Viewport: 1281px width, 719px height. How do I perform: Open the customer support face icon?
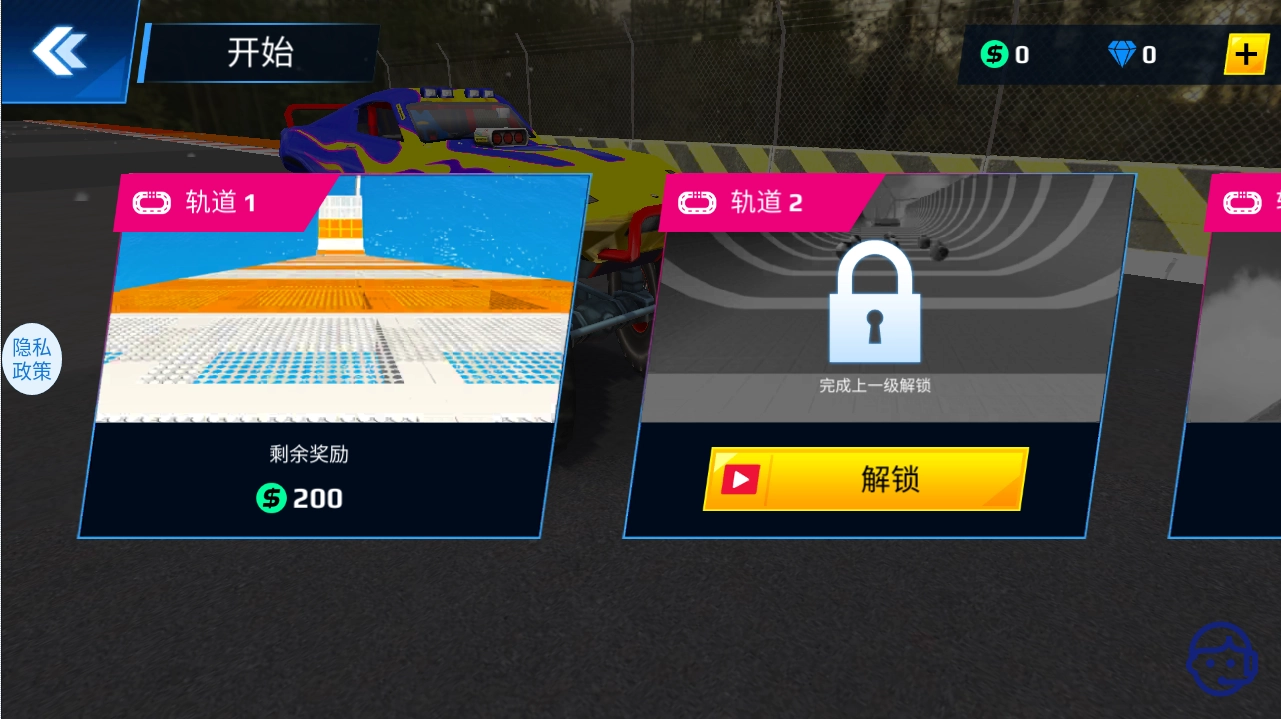(x=1222, y=657)
